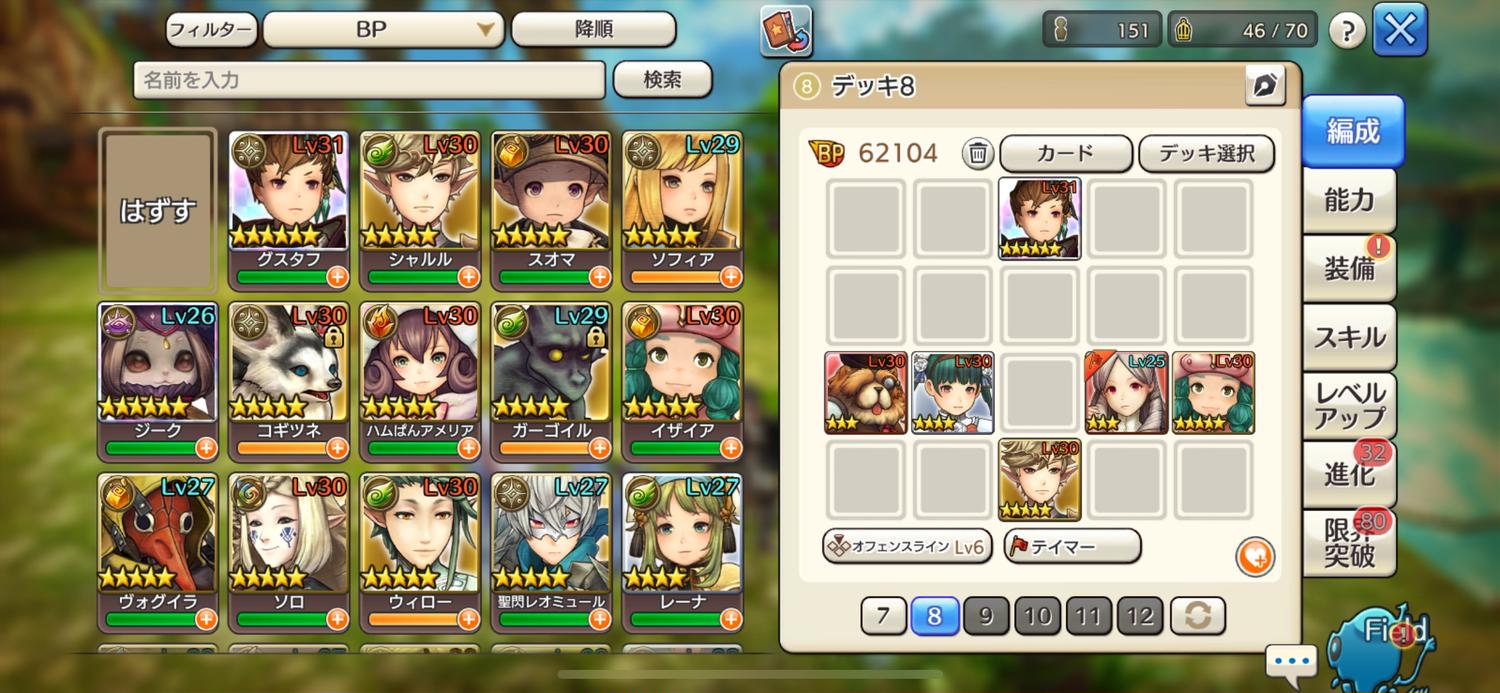Open デッキ選択 deck selection
Viewport: 1500px width, 693px height.
tap(1207, 154)
